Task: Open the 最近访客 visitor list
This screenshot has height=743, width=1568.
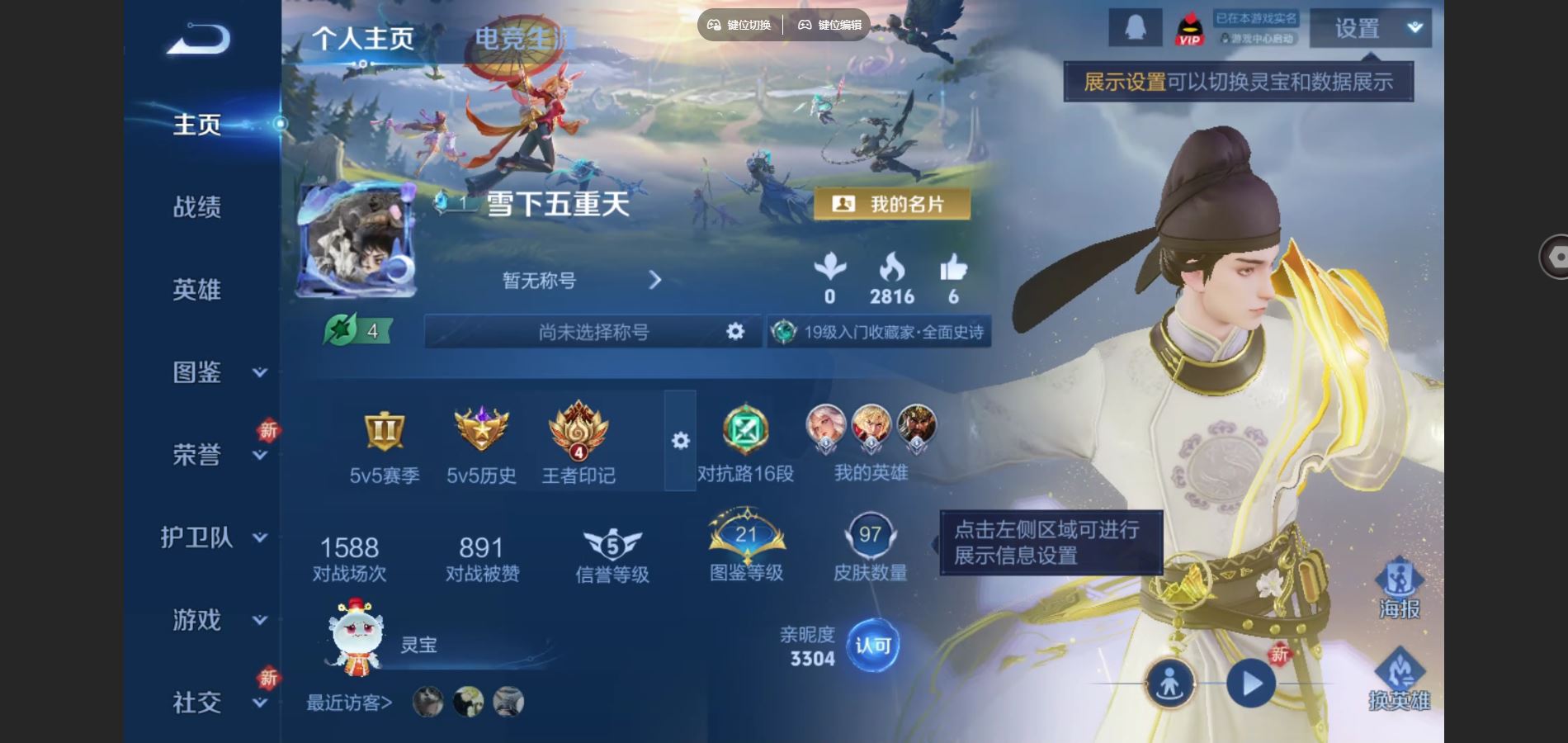Action: (349, 703)
